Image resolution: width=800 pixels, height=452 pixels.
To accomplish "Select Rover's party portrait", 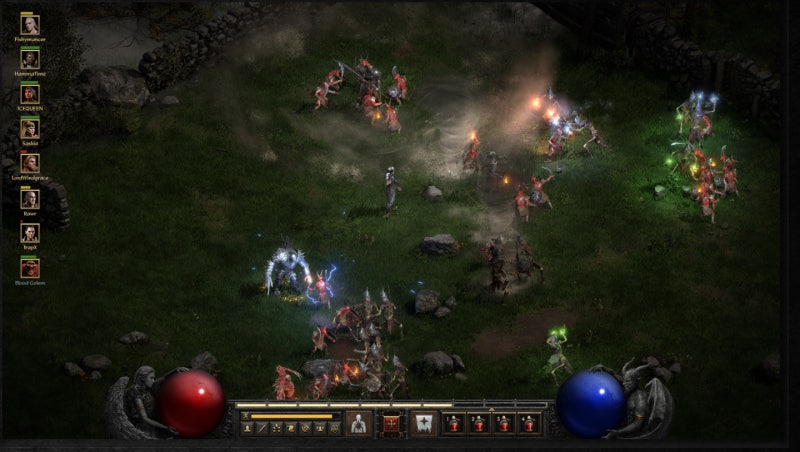I will [30, 198].
